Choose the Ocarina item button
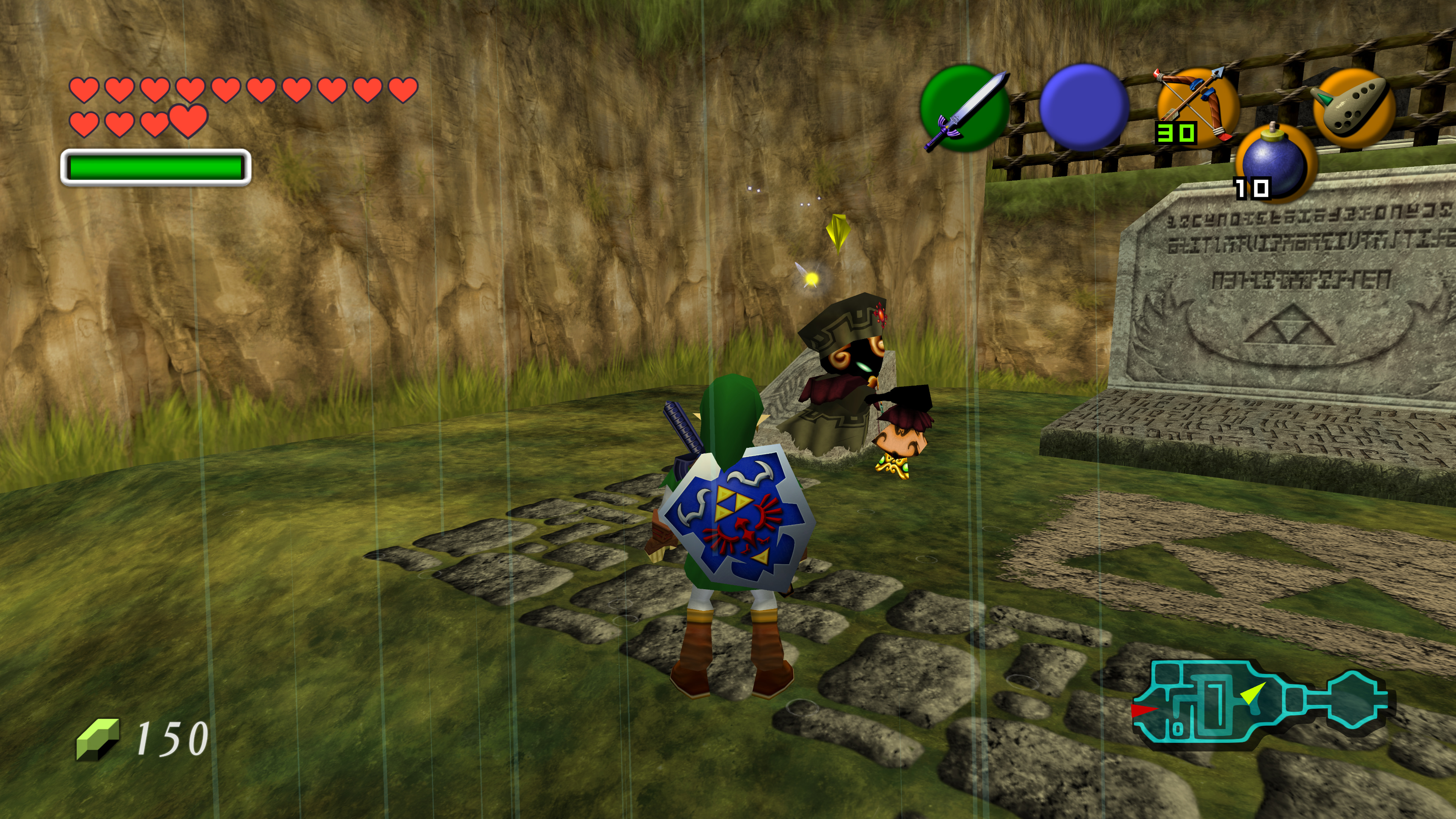The width and height of the screenshot is (1456, 819). click(x=1353, y=107)
